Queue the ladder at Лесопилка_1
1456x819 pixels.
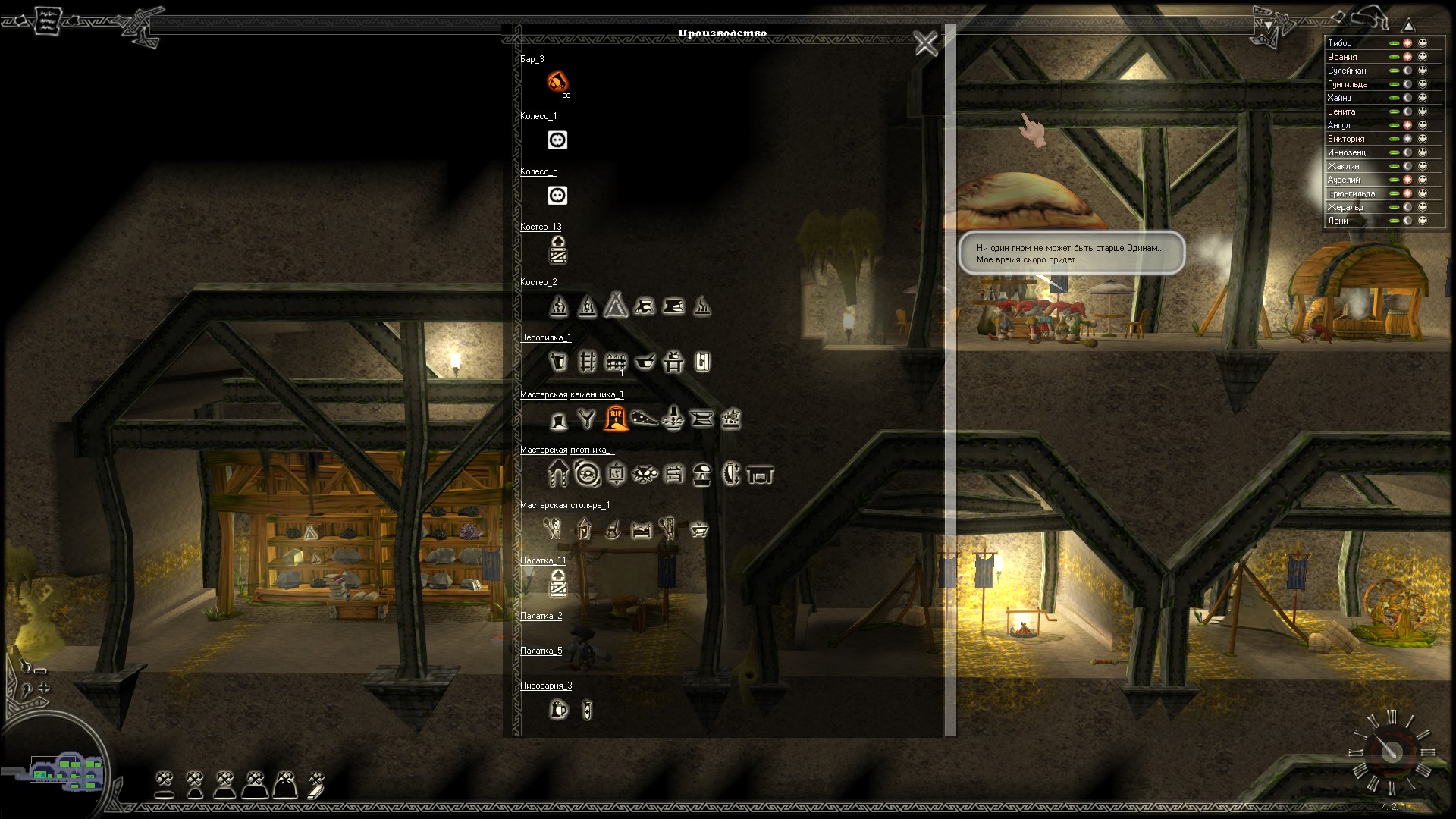[587, 362]
